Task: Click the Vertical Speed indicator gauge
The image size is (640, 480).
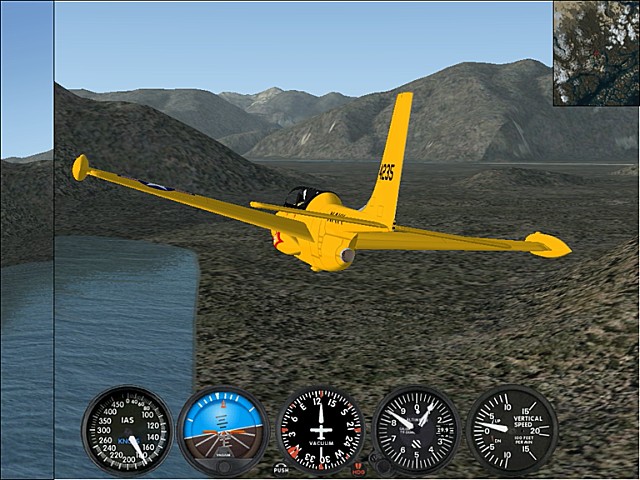Action: pyautogui.click(x=513, y=431)
